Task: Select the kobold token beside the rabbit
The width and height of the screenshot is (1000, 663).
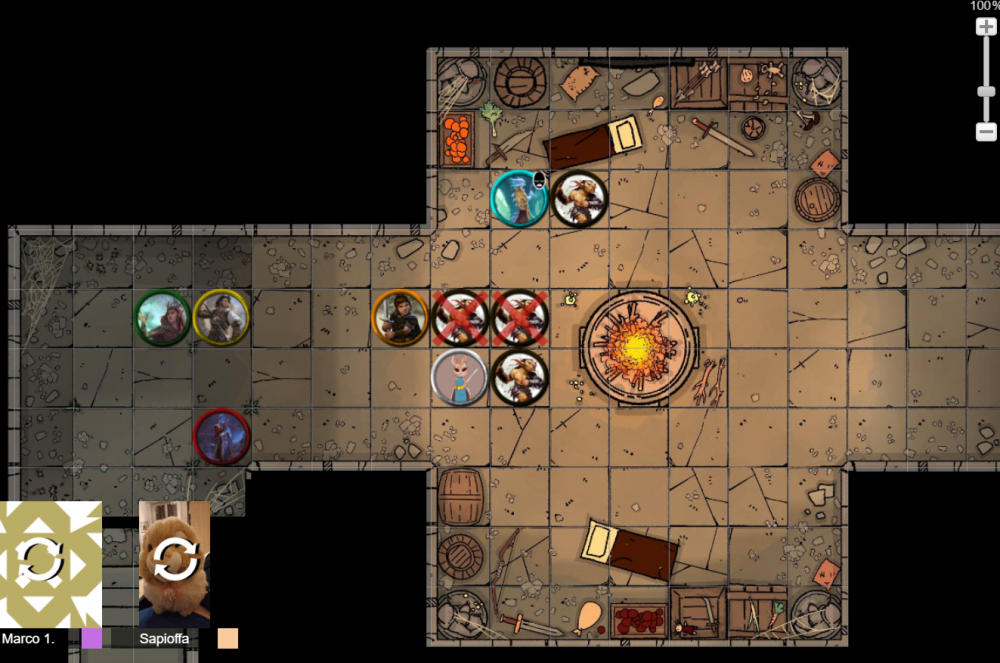Action: [x=520, y=377]
